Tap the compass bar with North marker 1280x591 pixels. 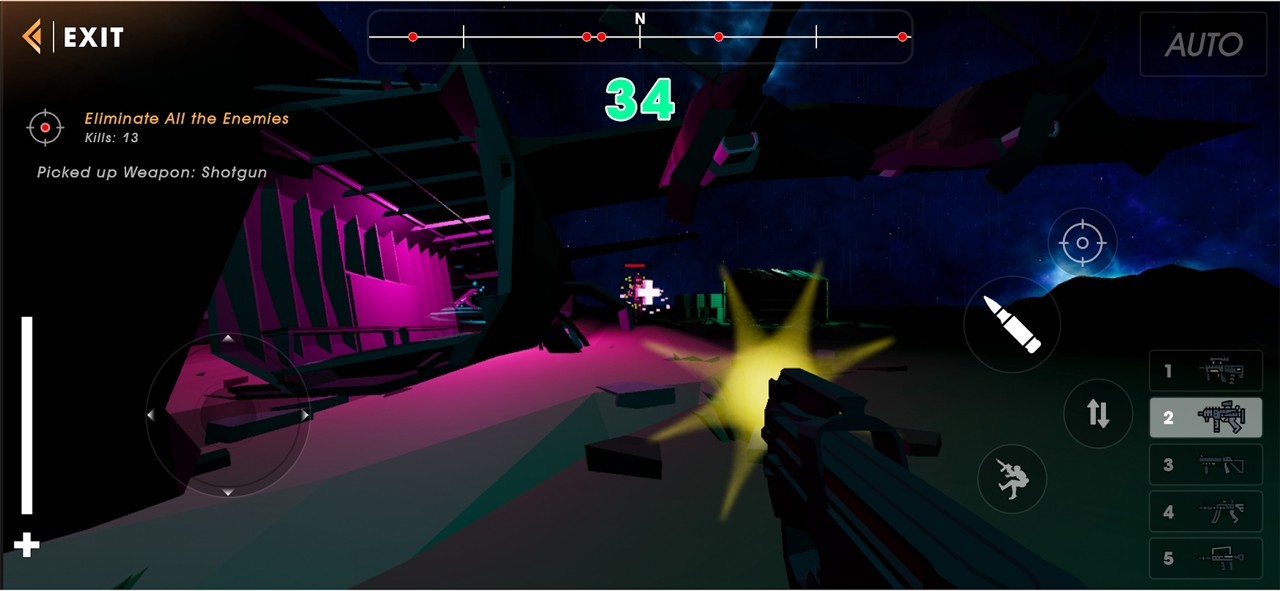(x=640, y=37)
